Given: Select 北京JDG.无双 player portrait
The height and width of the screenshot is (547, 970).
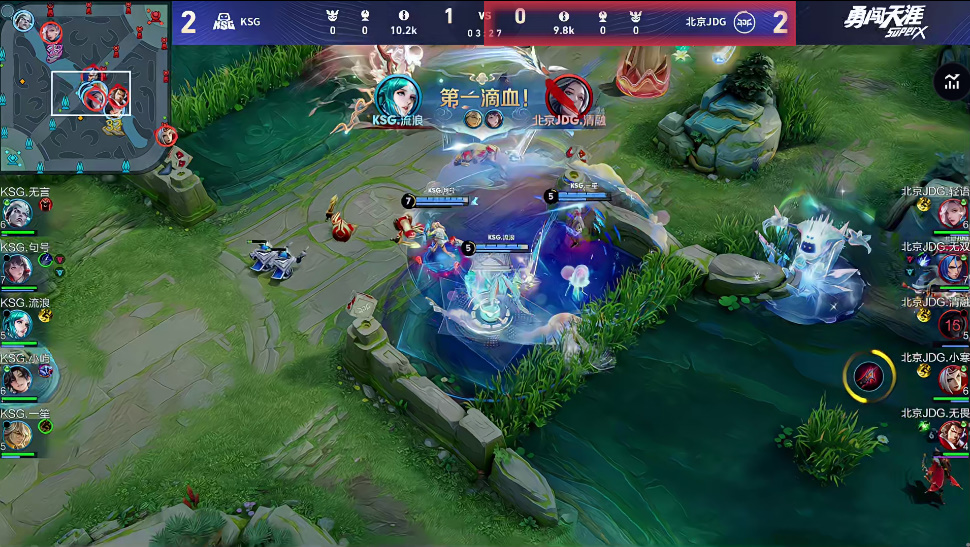Looking at the screenshot, I should (x=951, y=268).
